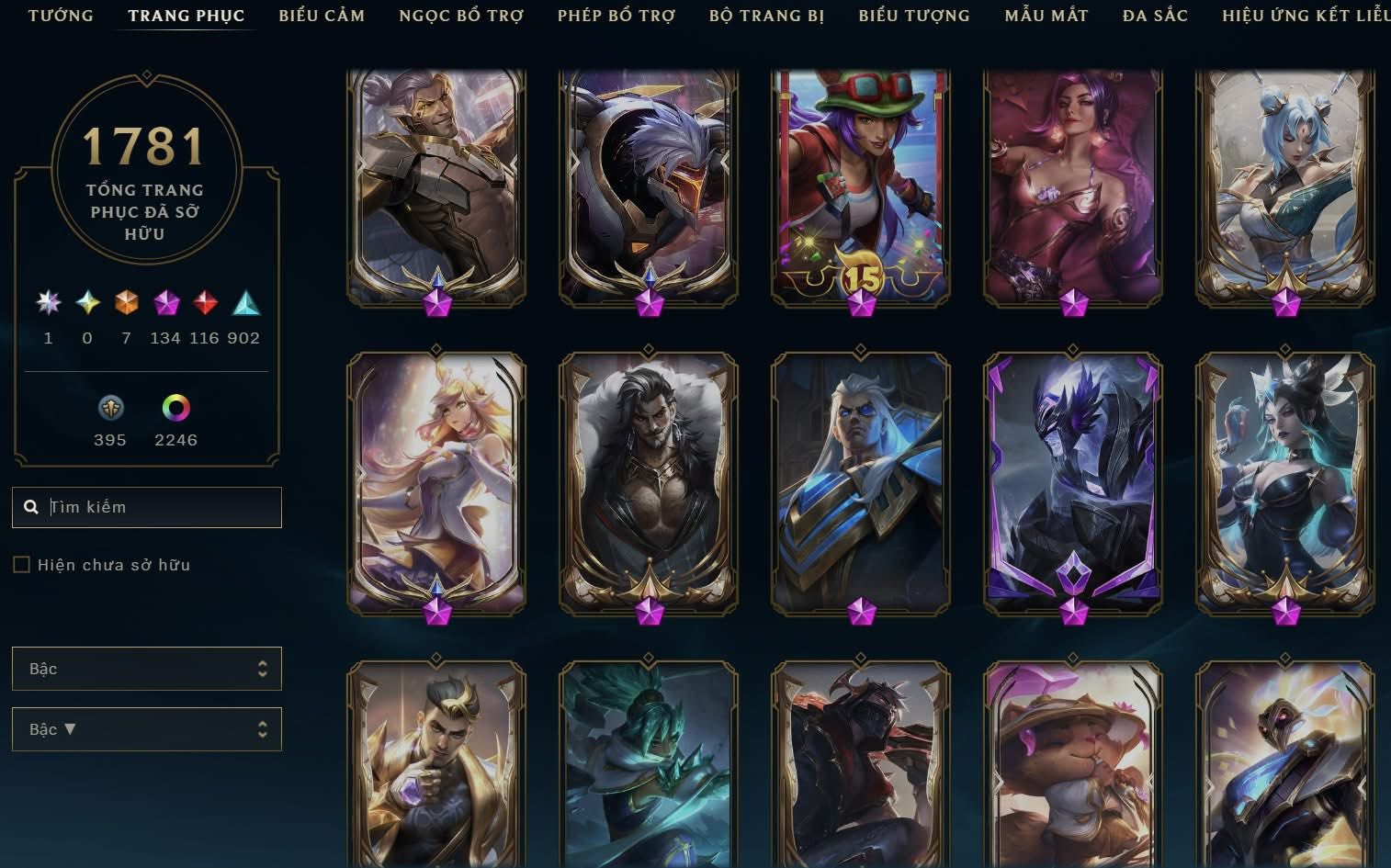Open the Phép Bổ Trợ tab
Image resolution: width=1391 pixels, height=868 pixels.
click(x=616, y=16)
